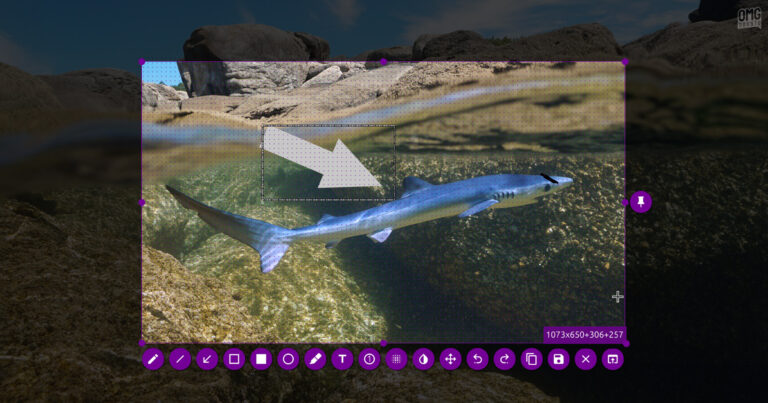Click the half-filled circle invert tool
The height and width of the screenshot is (403, 768).
(424, 359)
